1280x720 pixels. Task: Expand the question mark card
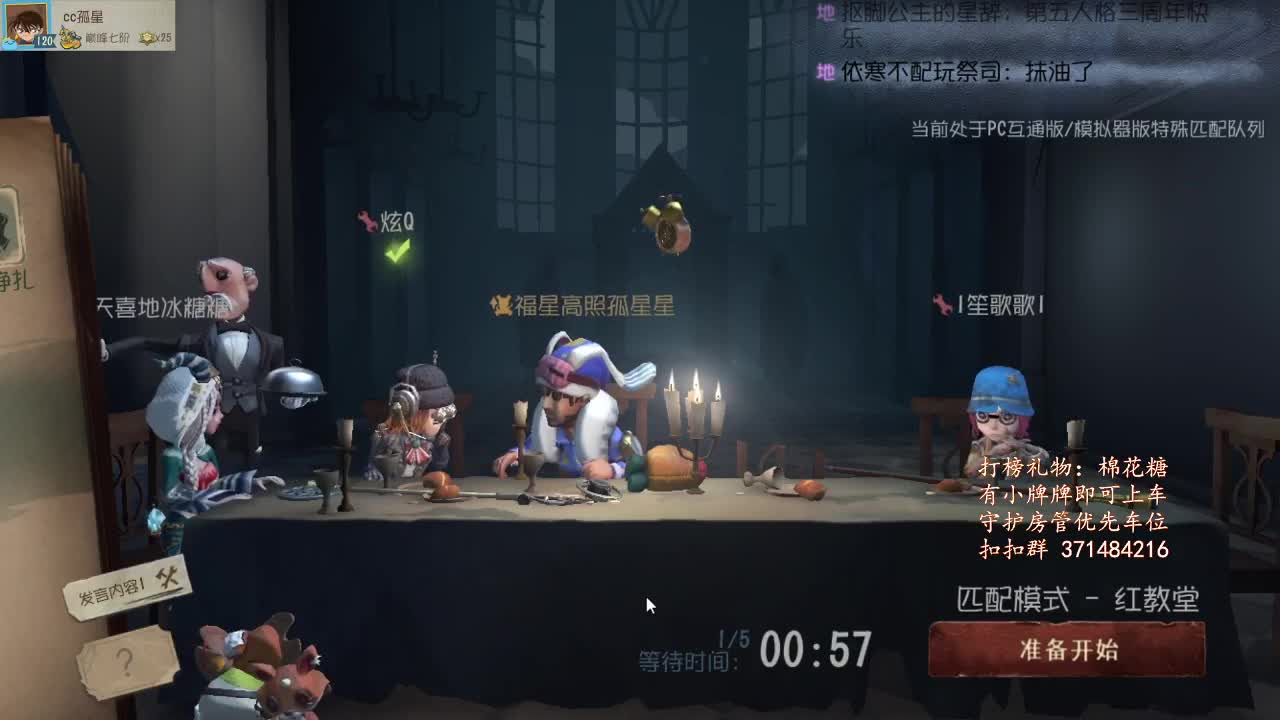126,660
